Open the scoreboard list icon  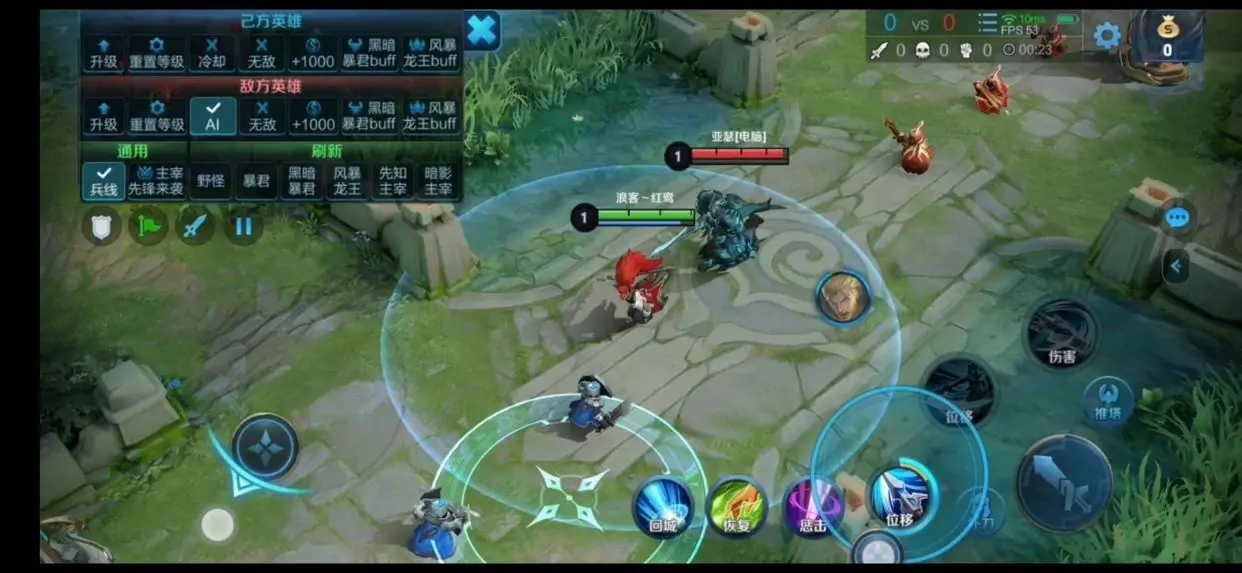[x=987, y=23]
